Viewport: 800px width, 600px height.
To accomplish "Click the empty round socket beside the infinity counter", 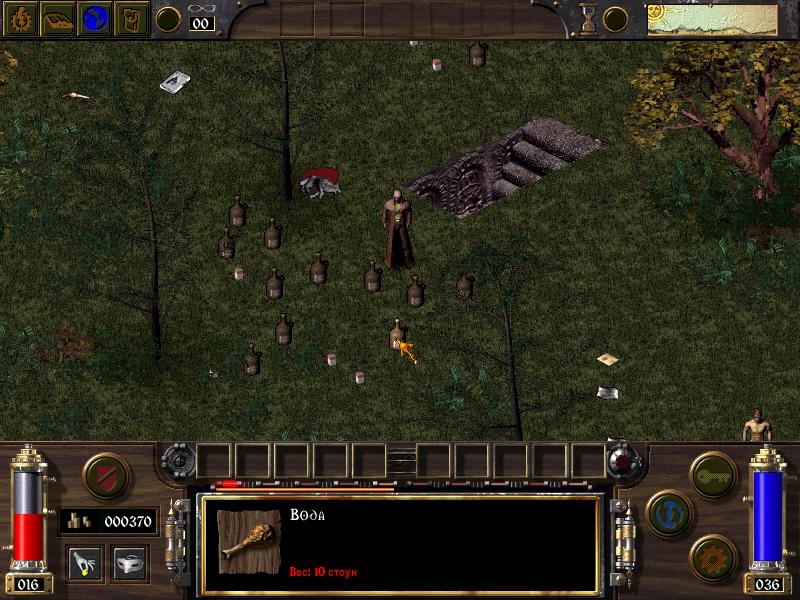I will (168, 18).
